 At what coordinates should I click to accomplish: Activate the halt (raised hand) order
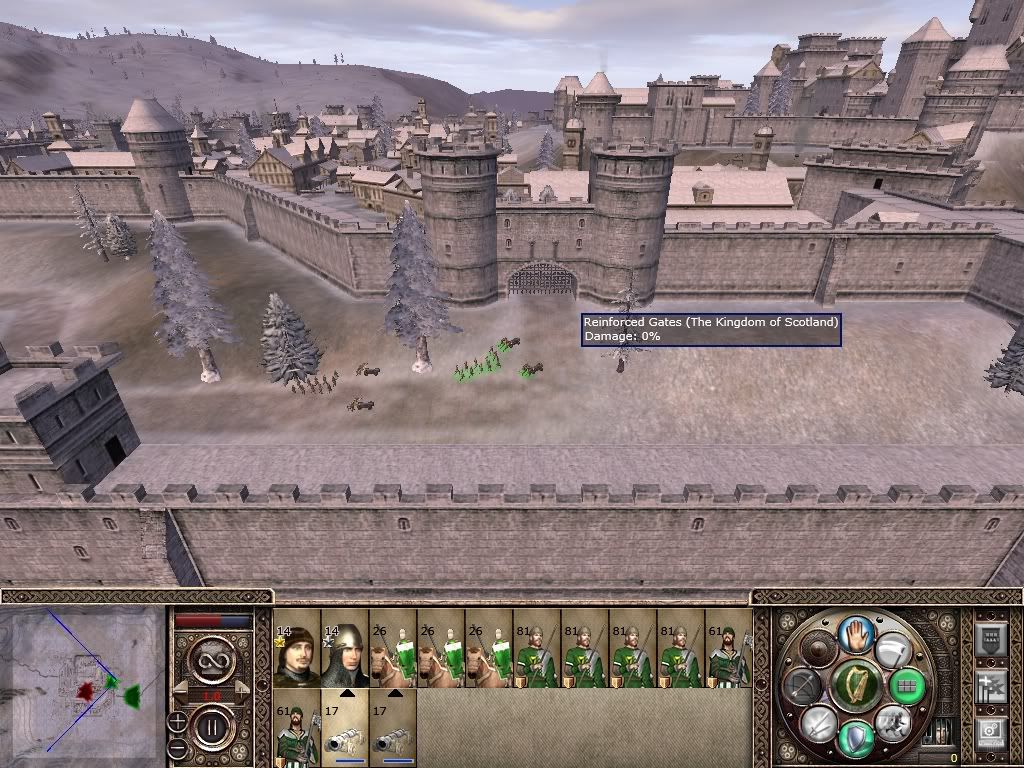coord(856,633)
